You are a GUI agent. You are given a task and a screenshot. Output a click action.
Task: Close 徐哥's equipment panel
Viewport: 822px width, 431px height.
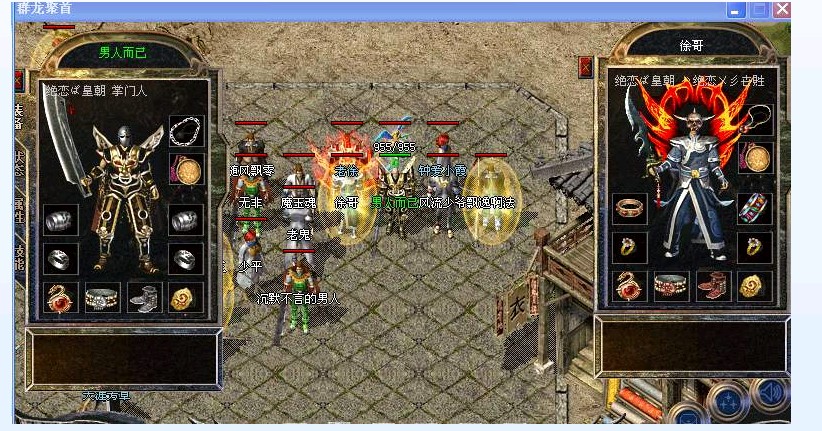pos(586,67)
